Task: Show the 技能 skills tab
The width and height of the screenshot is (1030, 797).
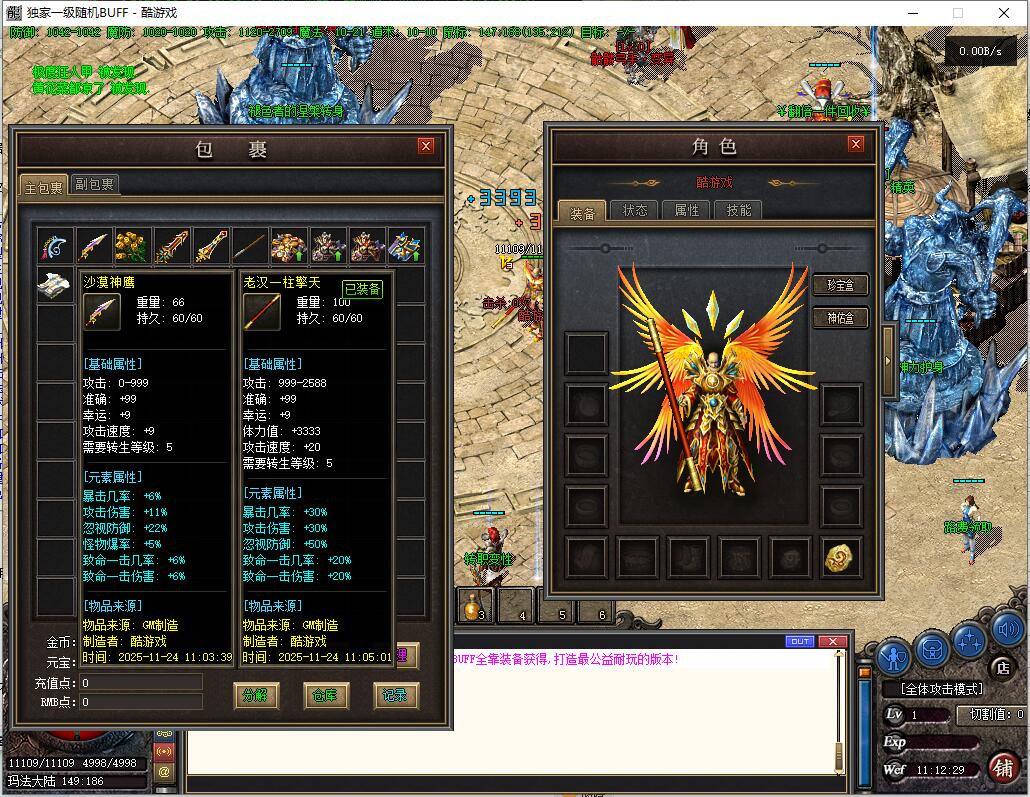Action: click(x=739, y=210)
